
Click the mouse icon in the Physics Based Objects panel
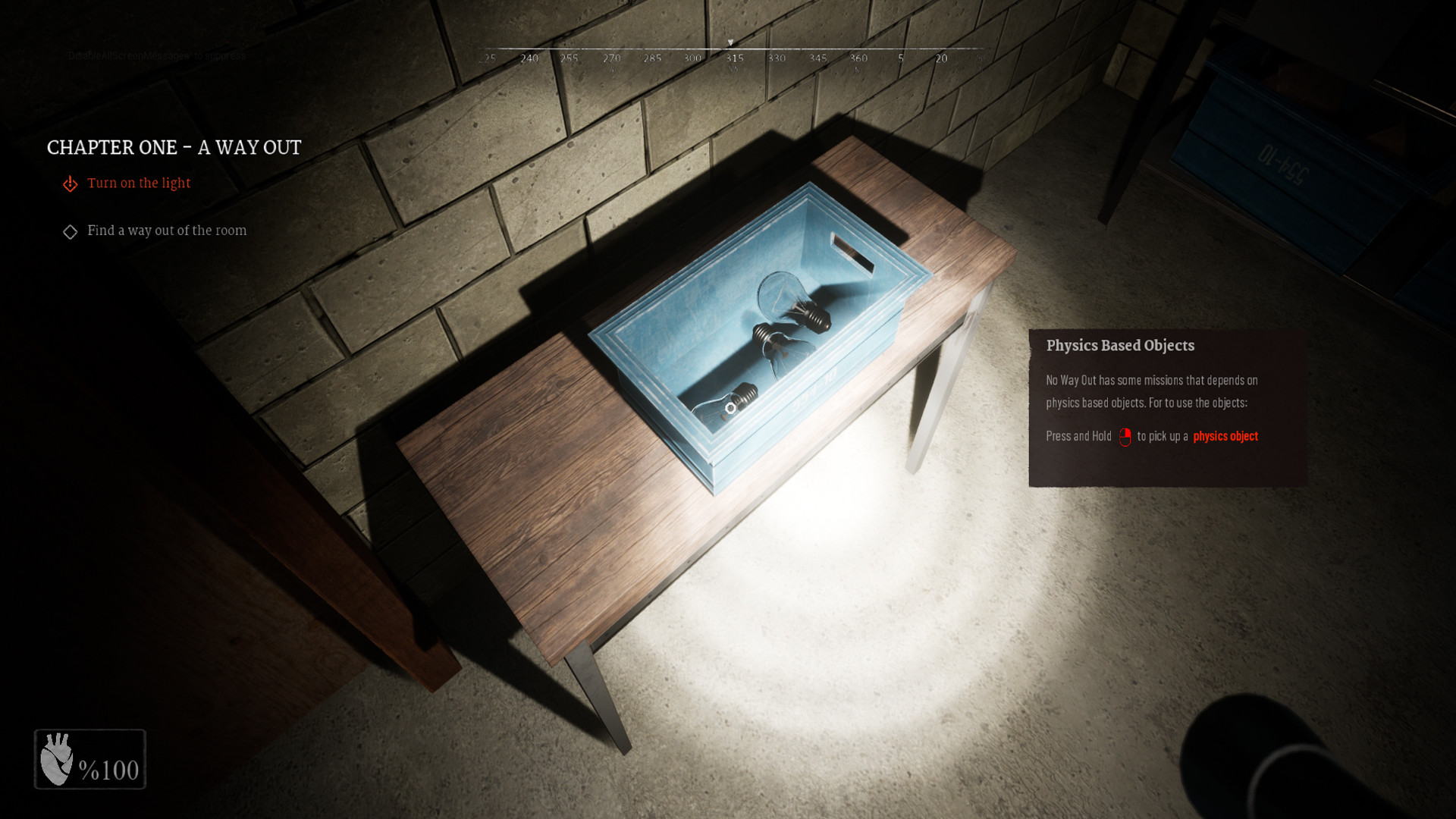(1125, 436)
